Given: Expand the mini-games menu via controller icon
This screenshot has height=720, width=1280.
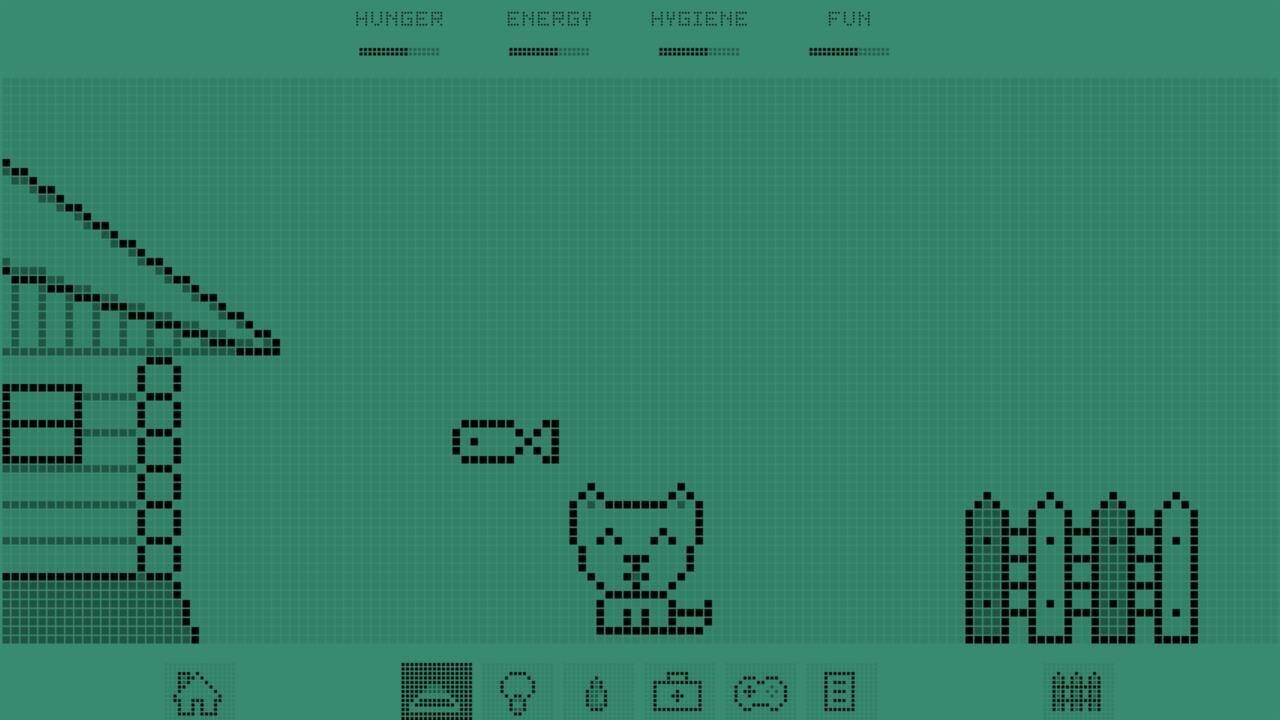Looking at the screenshot, I should pos(759,690).
